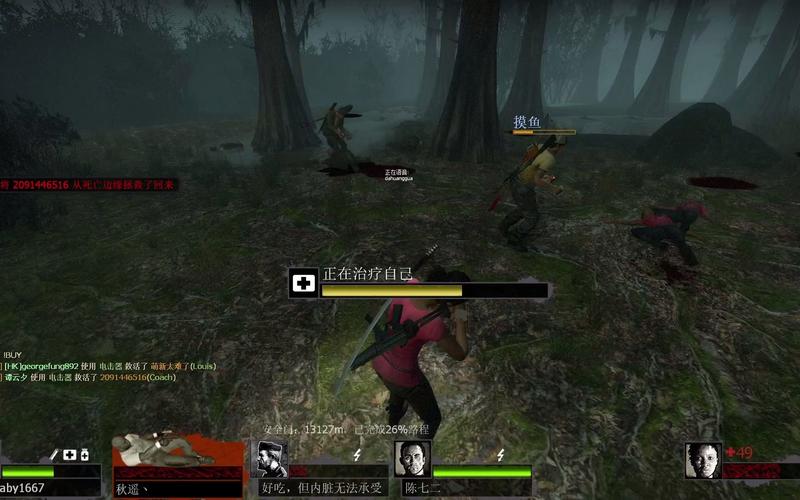The width and height of the screenshot is (800, 500).
Task: Click the 摸鱼 teammate name tag
Action: pyautogui.click(x=527, y=122)
